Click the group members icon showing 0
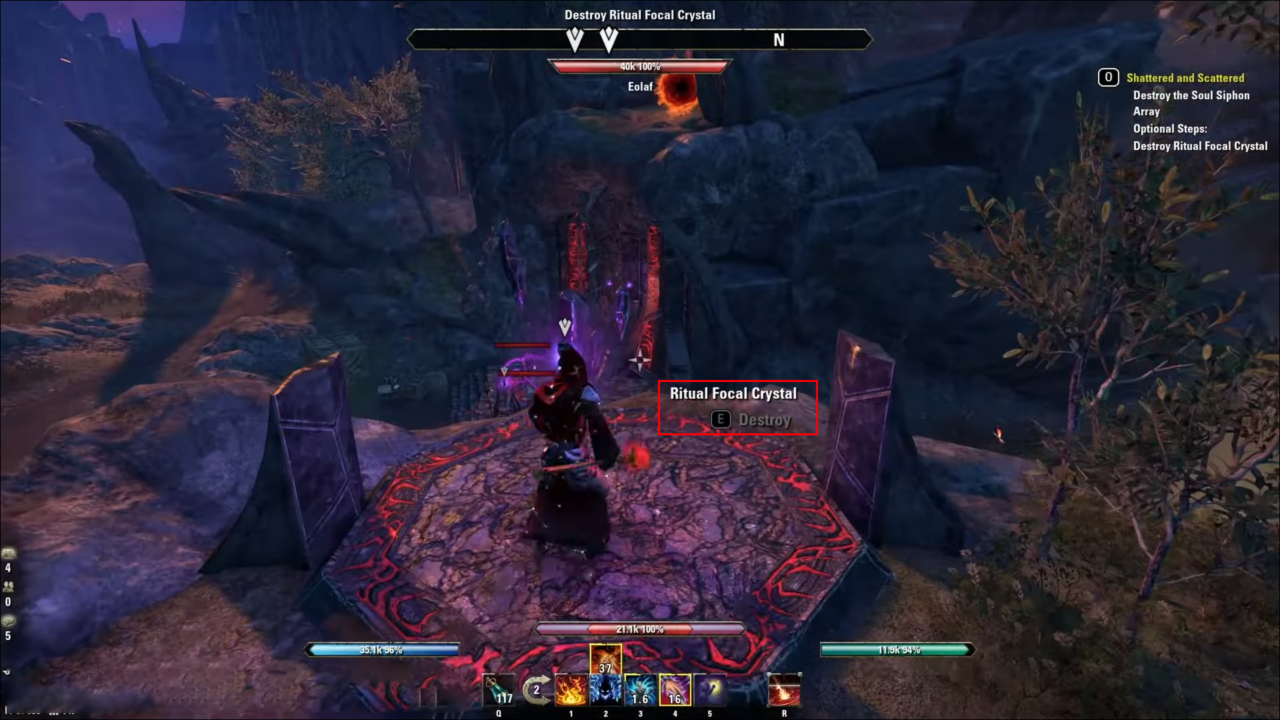This screenshot has width=1280, height=720. point(9,587)
